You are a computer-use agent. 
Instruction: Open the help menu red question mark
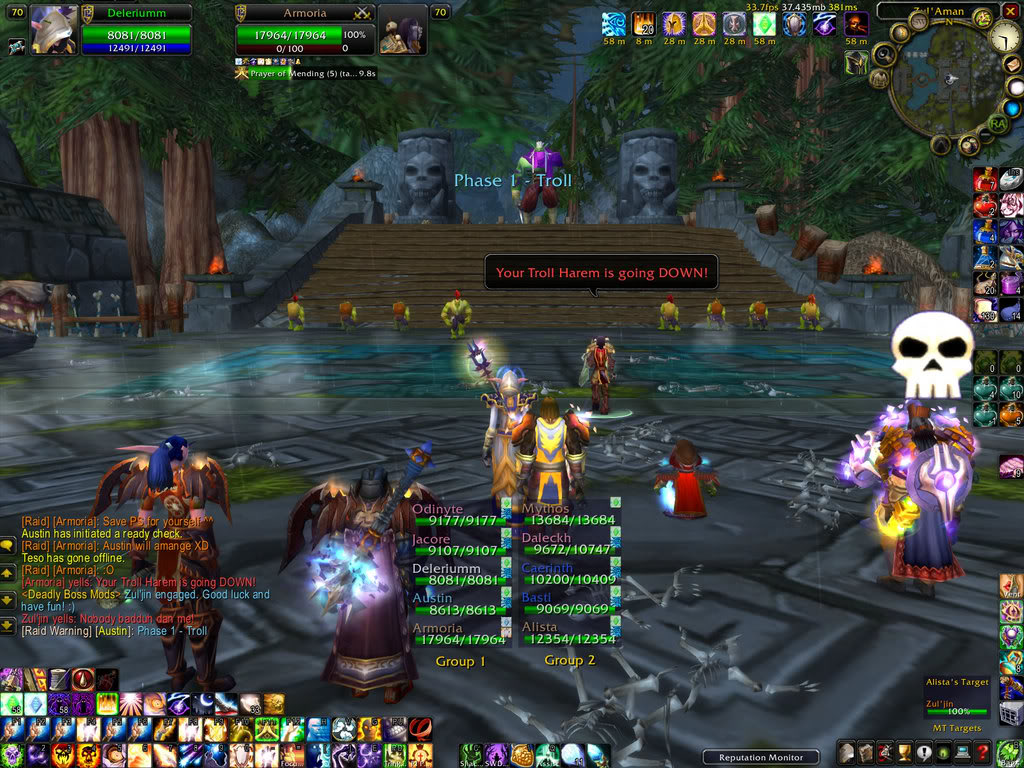pyautogui.click(x=984, y=753)
